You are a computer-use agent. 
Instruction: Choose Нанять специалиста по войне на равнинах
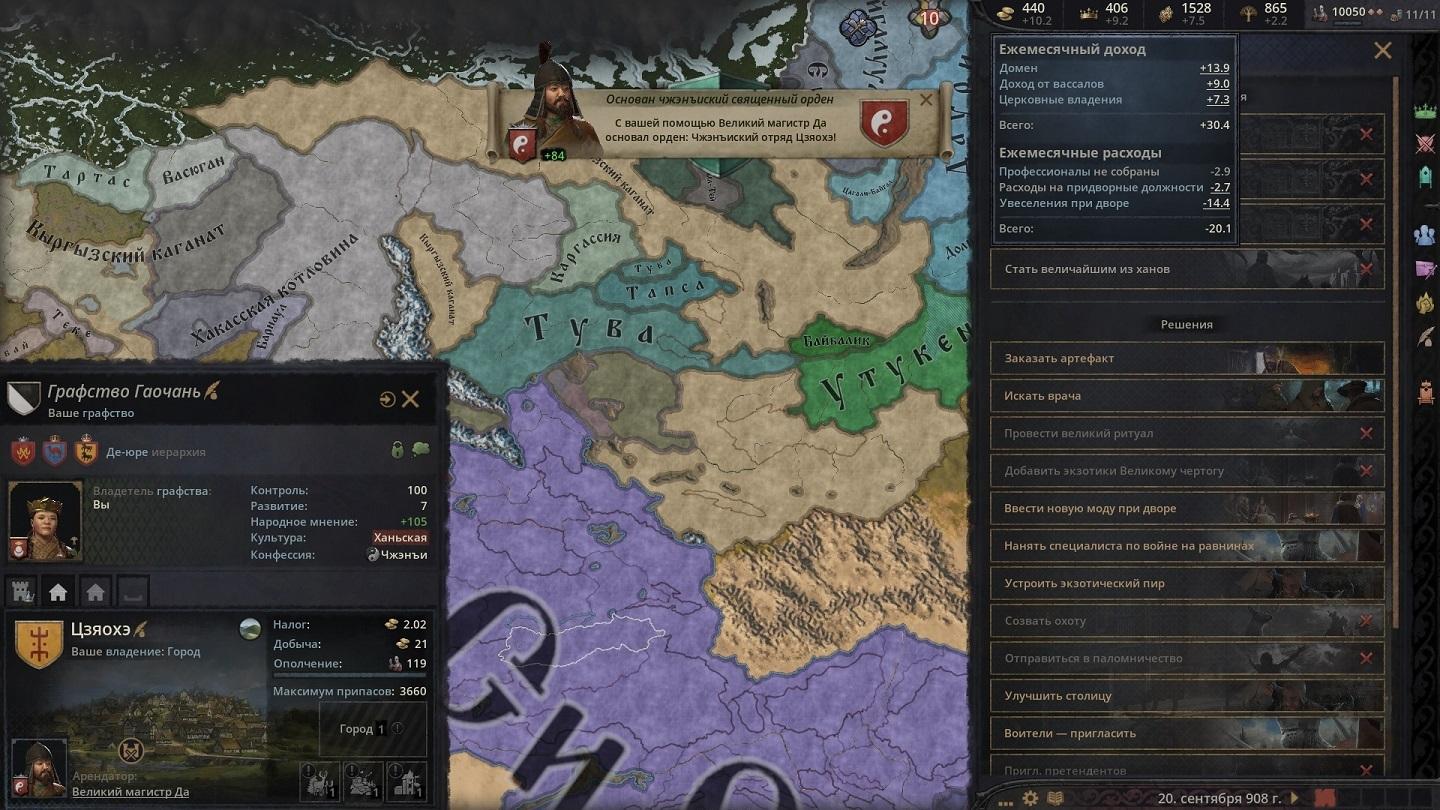pos(1187,546)
